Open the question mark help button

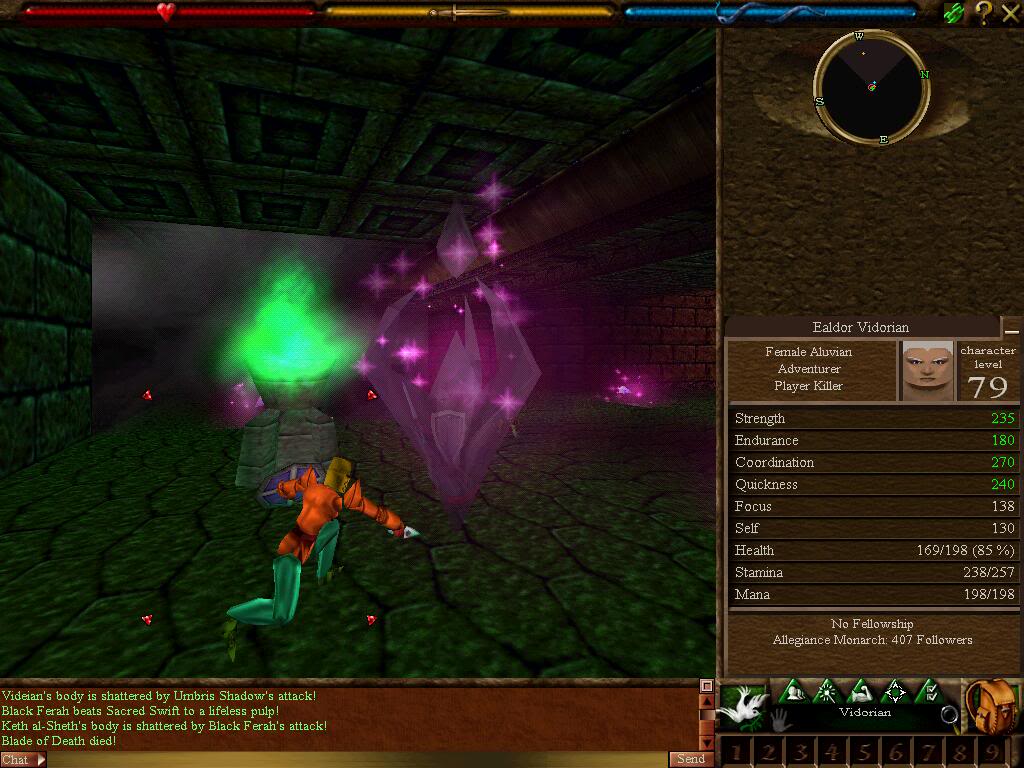tap(984, 12)
